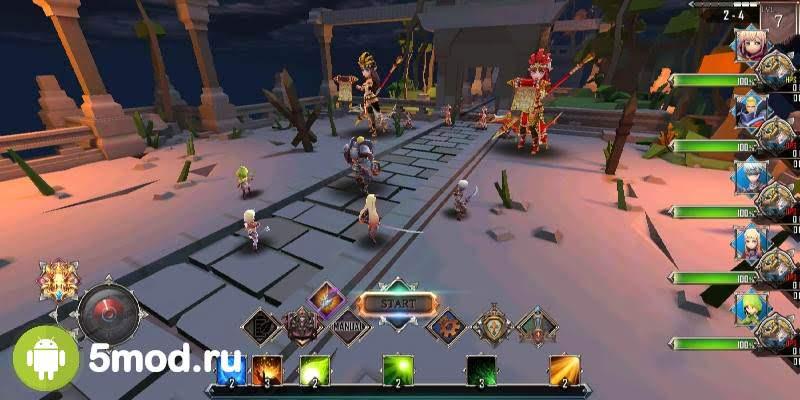Screen dimensions: 800x400
Task: Select the pink-haired hero portrait
Action: click(750, 44)
